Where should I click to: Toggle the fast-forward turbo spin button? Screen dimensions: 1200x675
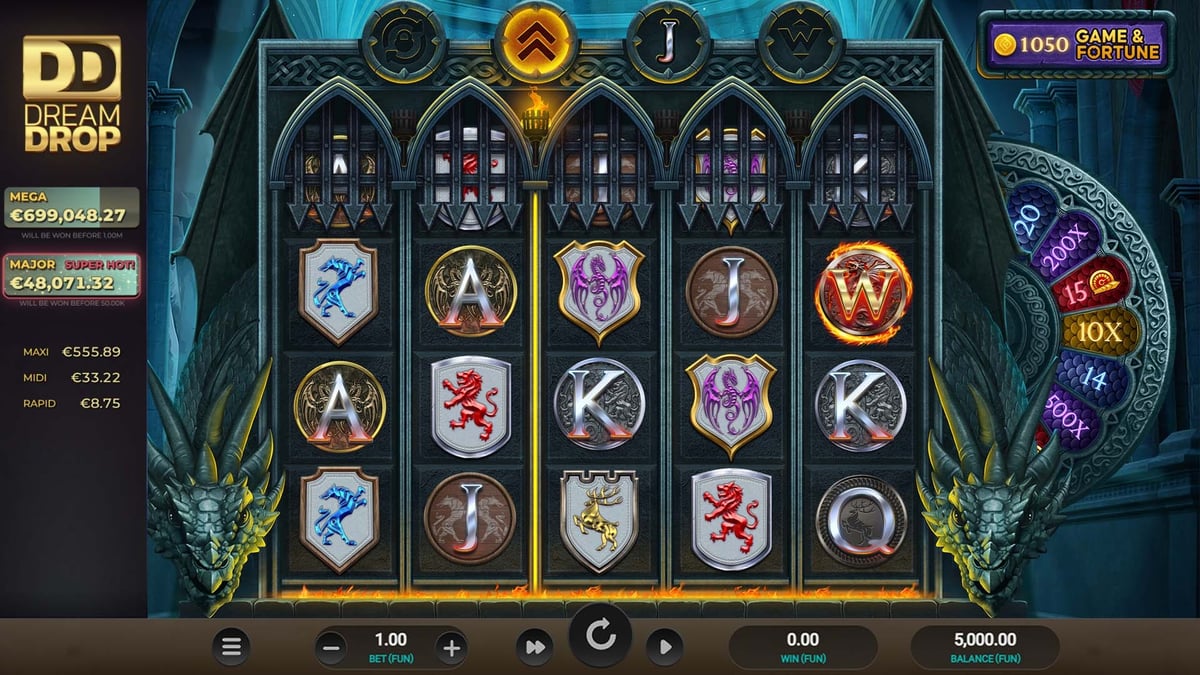coord(535,648)
